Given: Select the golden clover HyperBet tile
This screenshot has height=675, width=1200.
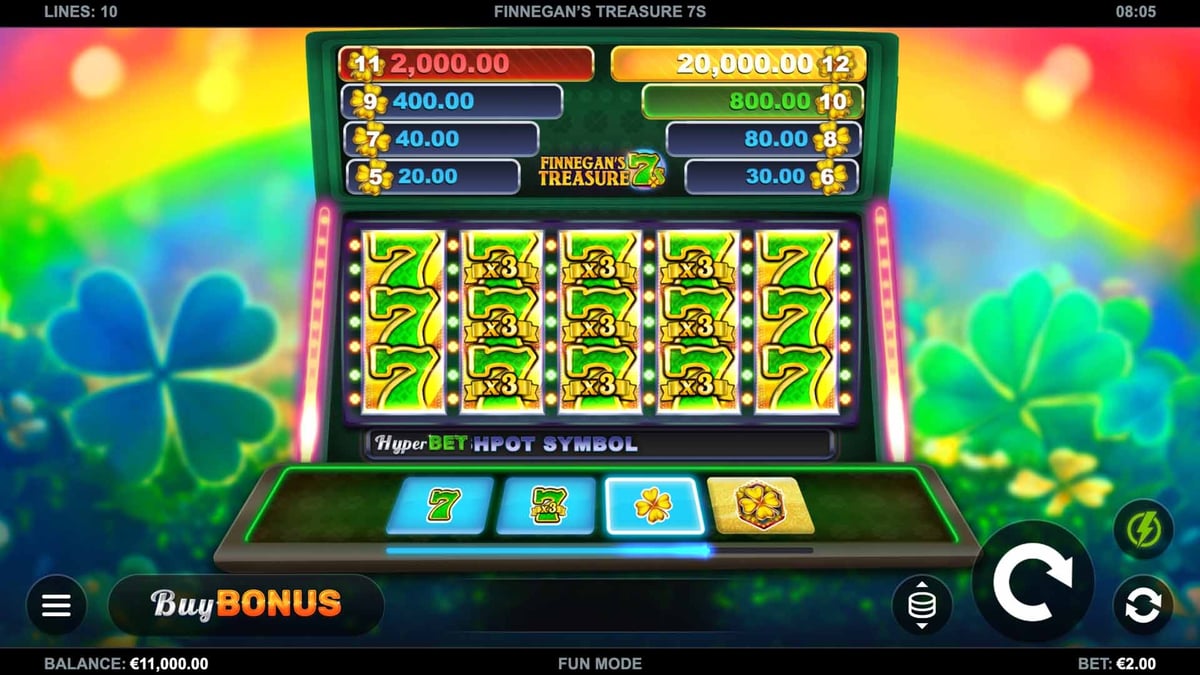Looking at the screenshot, I should (653, 506).
